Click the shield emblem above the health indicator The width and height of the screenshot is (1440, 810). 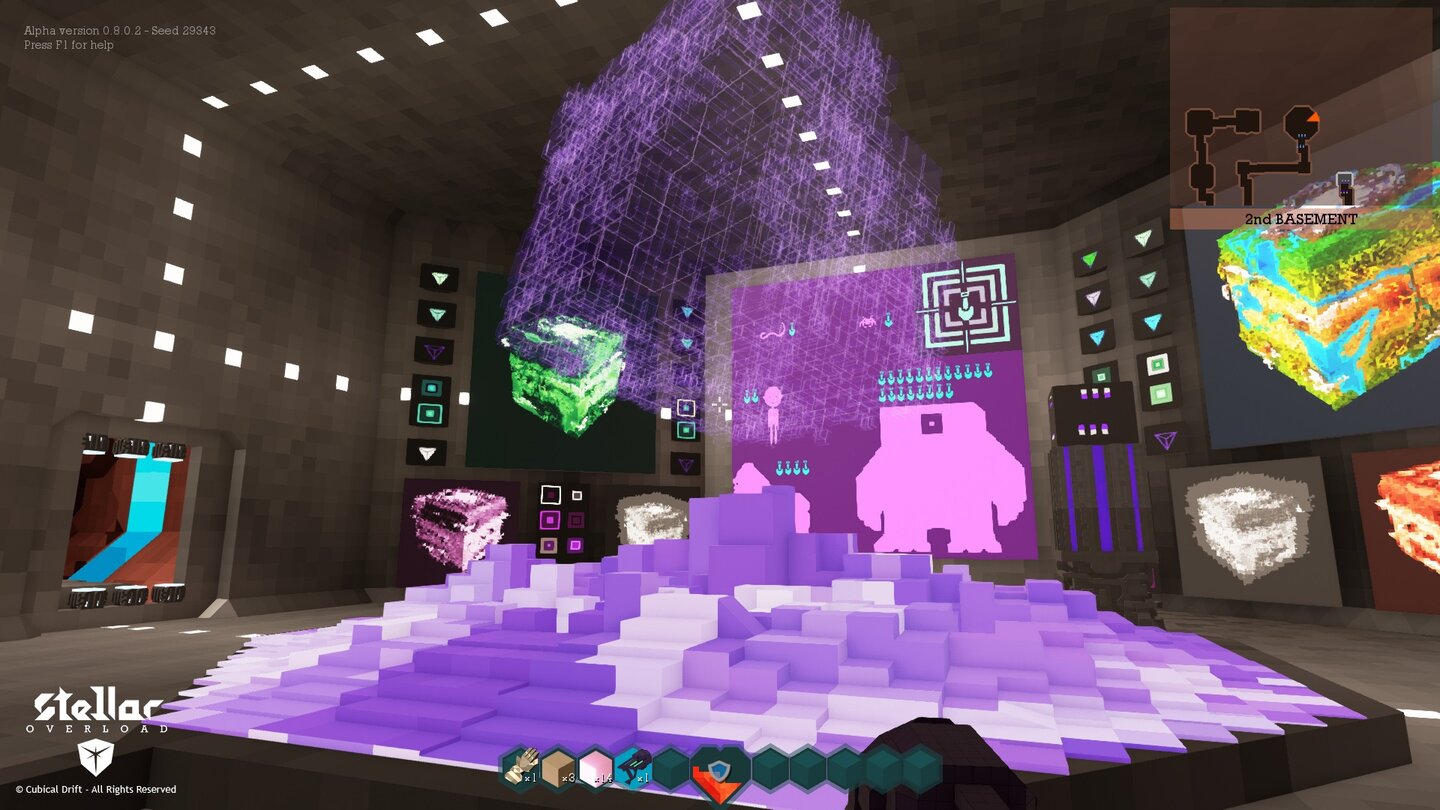click(718, 768)
